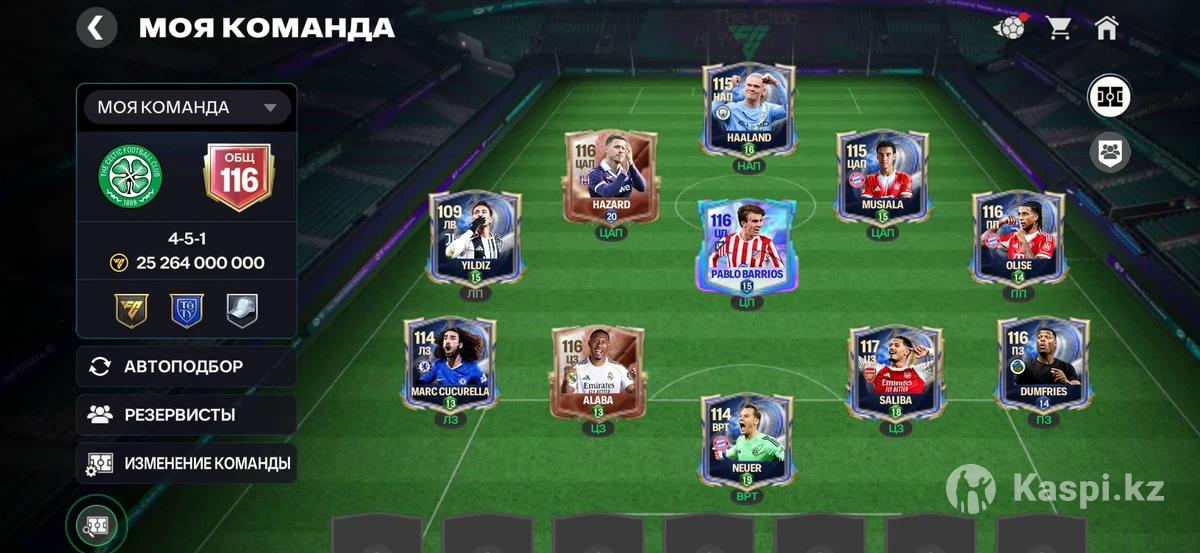Image resolution: width=1200 pixels, height=553 pixels.
Task: Open the МОЯ КОМАНДА squad dropdown
Action: pos(187,107)
